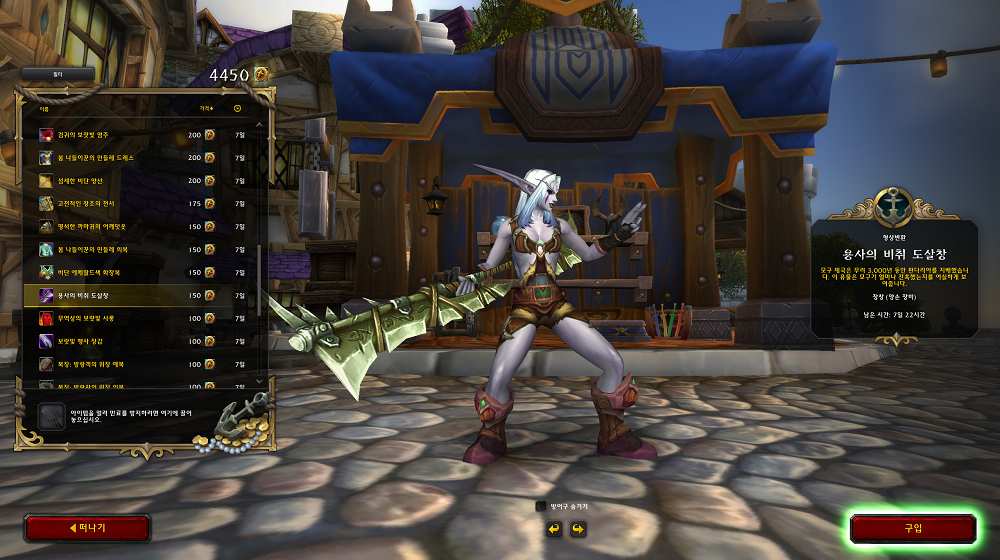Click the item list scroll-up arrow
Image resolution: width=1000 pixels, height=560 pixels.
pyautogui.click(x=260, y=126)
